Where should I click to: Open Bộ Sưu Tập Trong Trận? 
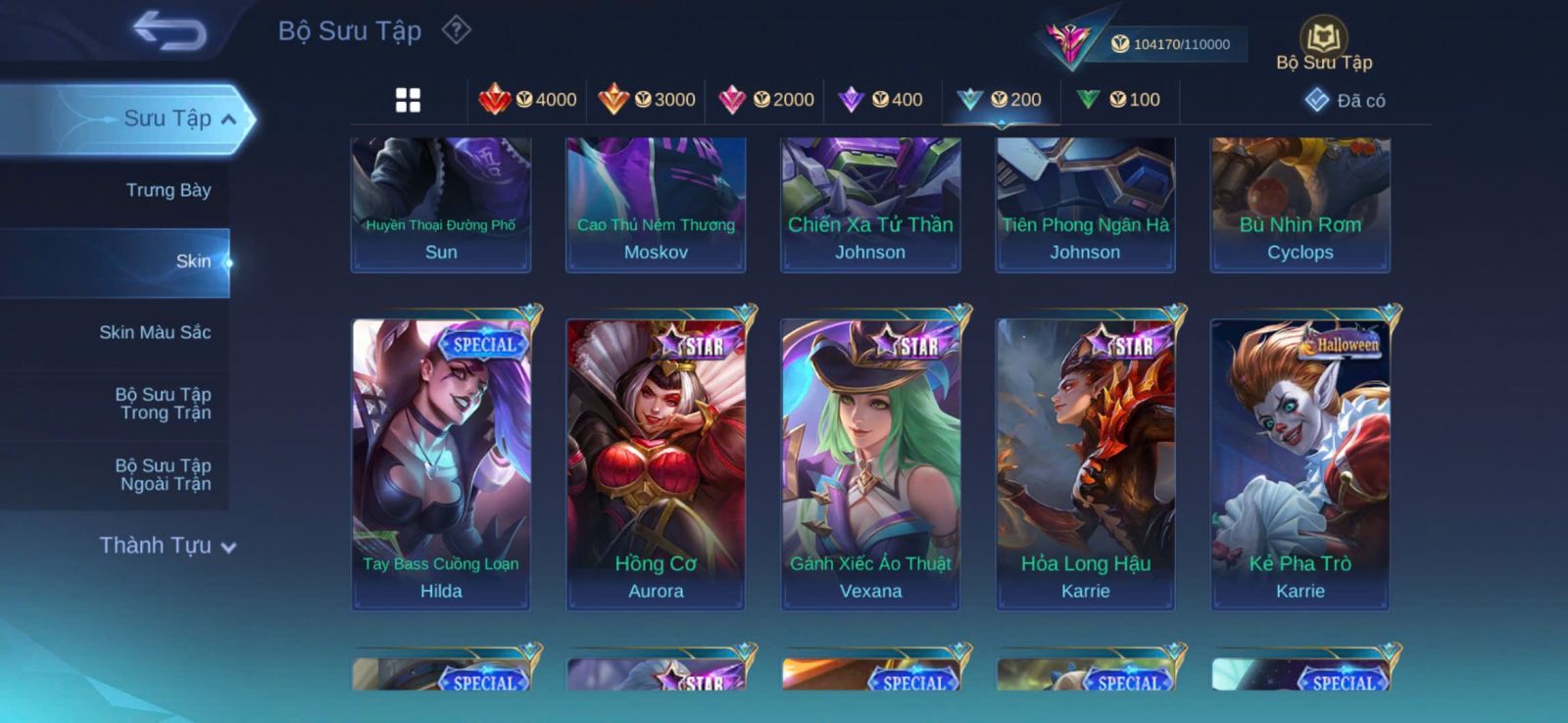coord(164,404)
